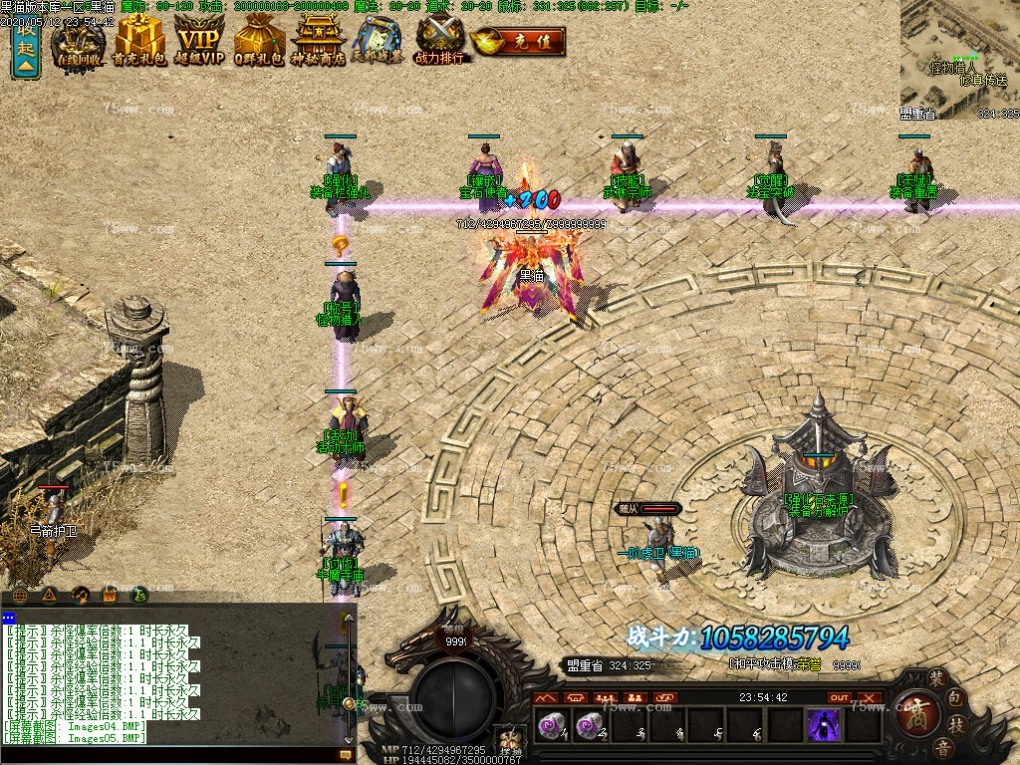The image size is (1020, 765).
Task: Use the purple scroll in hotbar slot 1
Action: click(550, 726)
